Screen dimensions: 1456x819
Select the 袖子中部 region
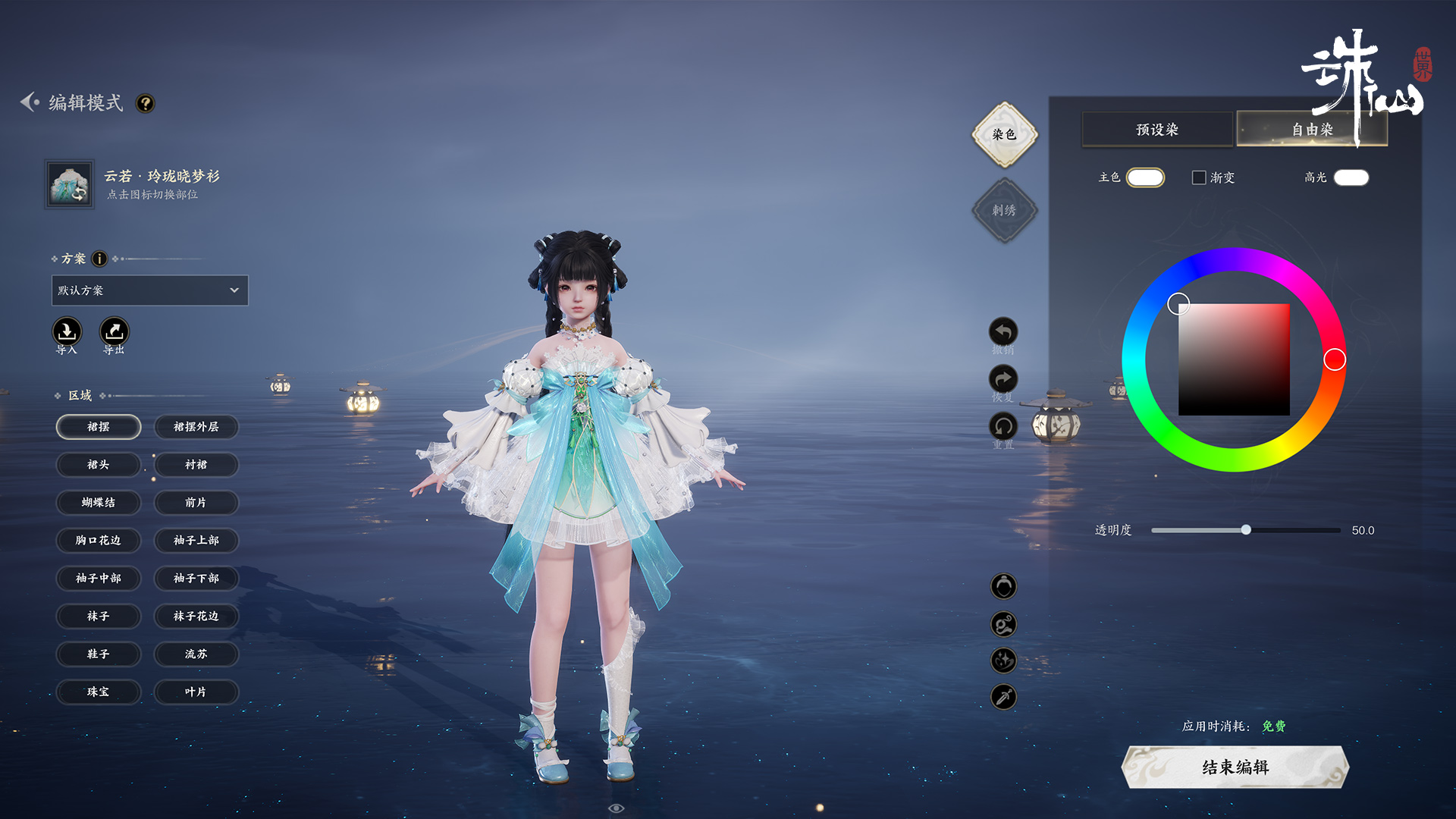(99, 579)
